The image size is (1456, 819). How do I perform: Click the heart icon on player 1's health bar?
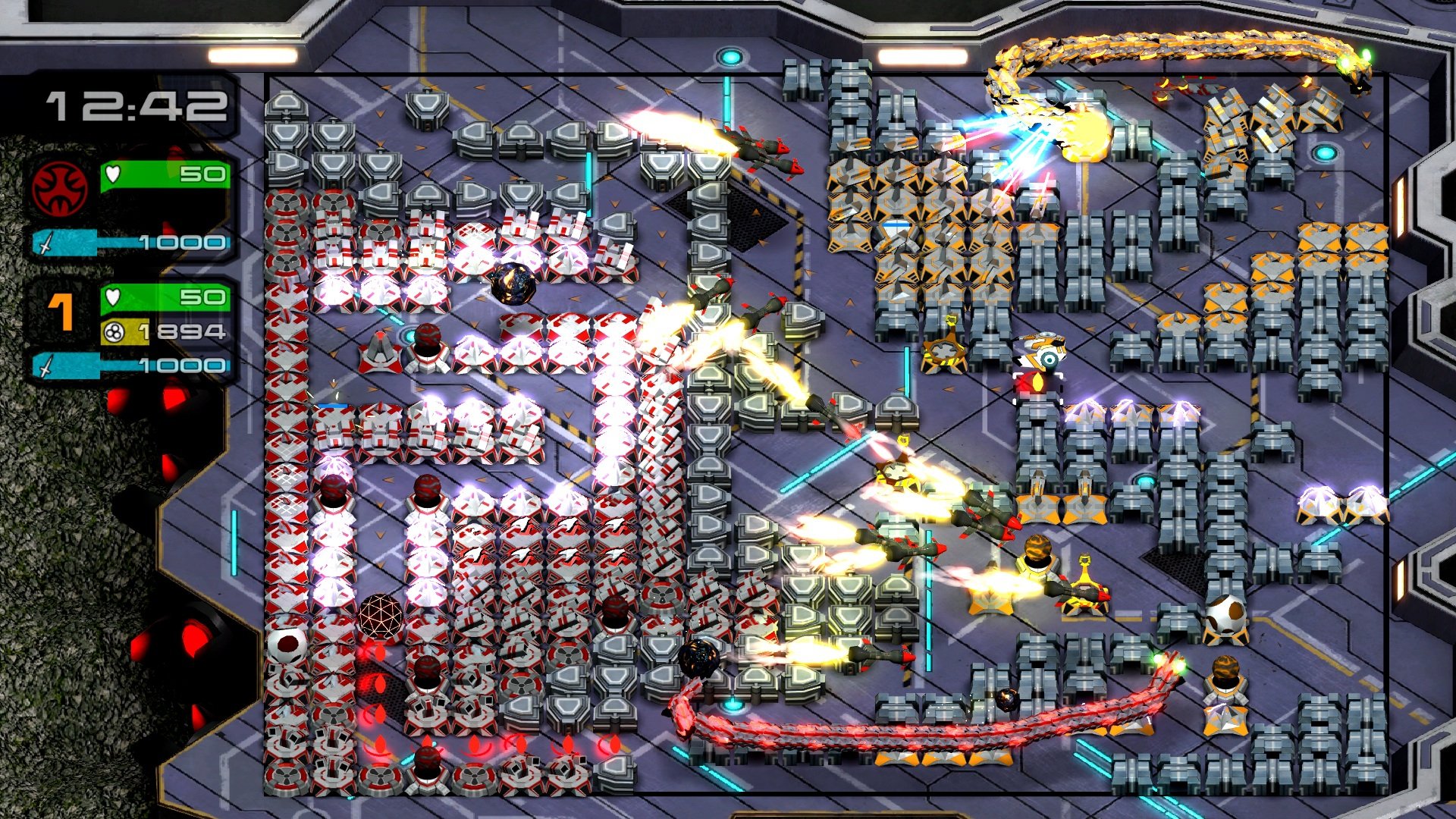[114, 298]
